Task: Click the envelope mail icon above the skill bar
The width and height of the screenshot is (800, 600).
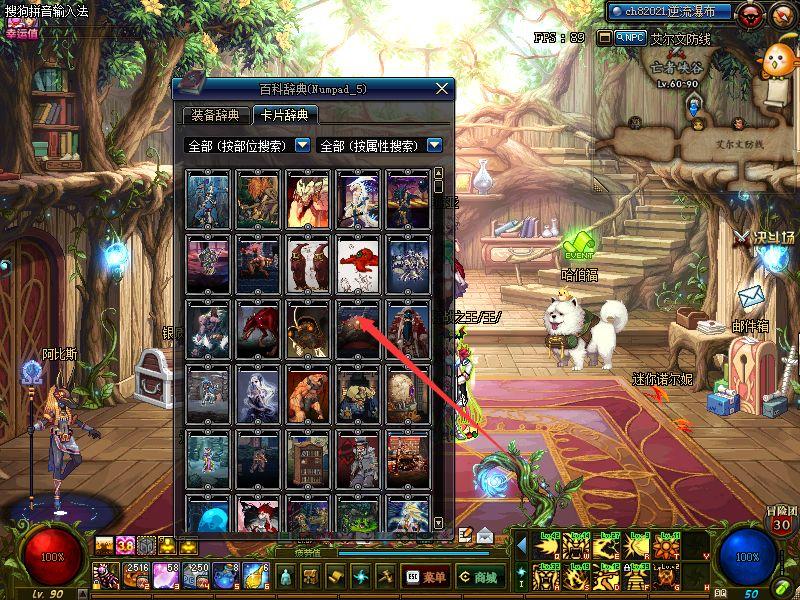Action: pos(485,535)
